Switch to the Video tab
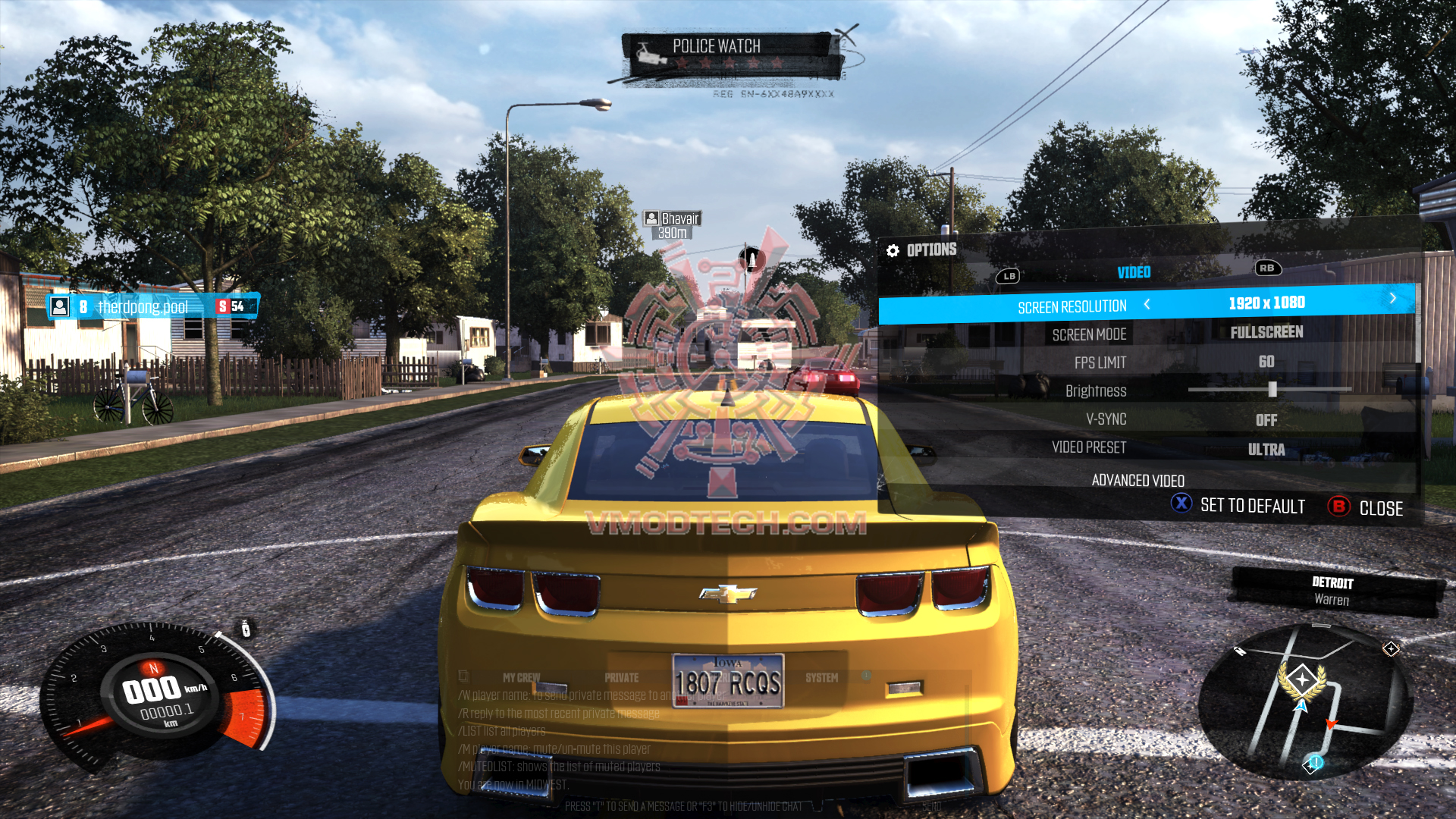This screenshot has width=1456, height=819. click(x=1134, y=272)
